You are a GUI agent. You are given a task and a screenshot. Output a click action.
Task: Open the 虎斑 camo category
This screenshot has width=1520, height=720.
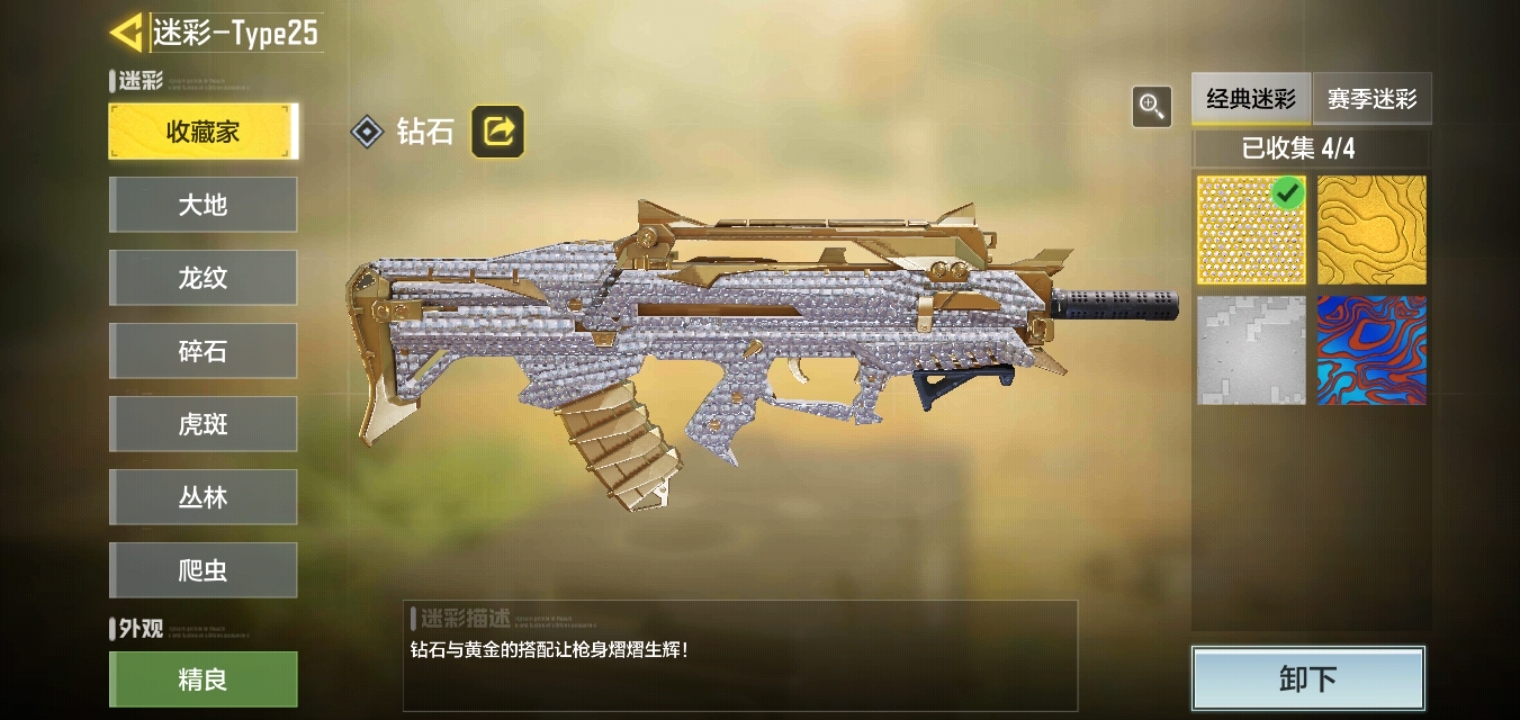point(203,424)
